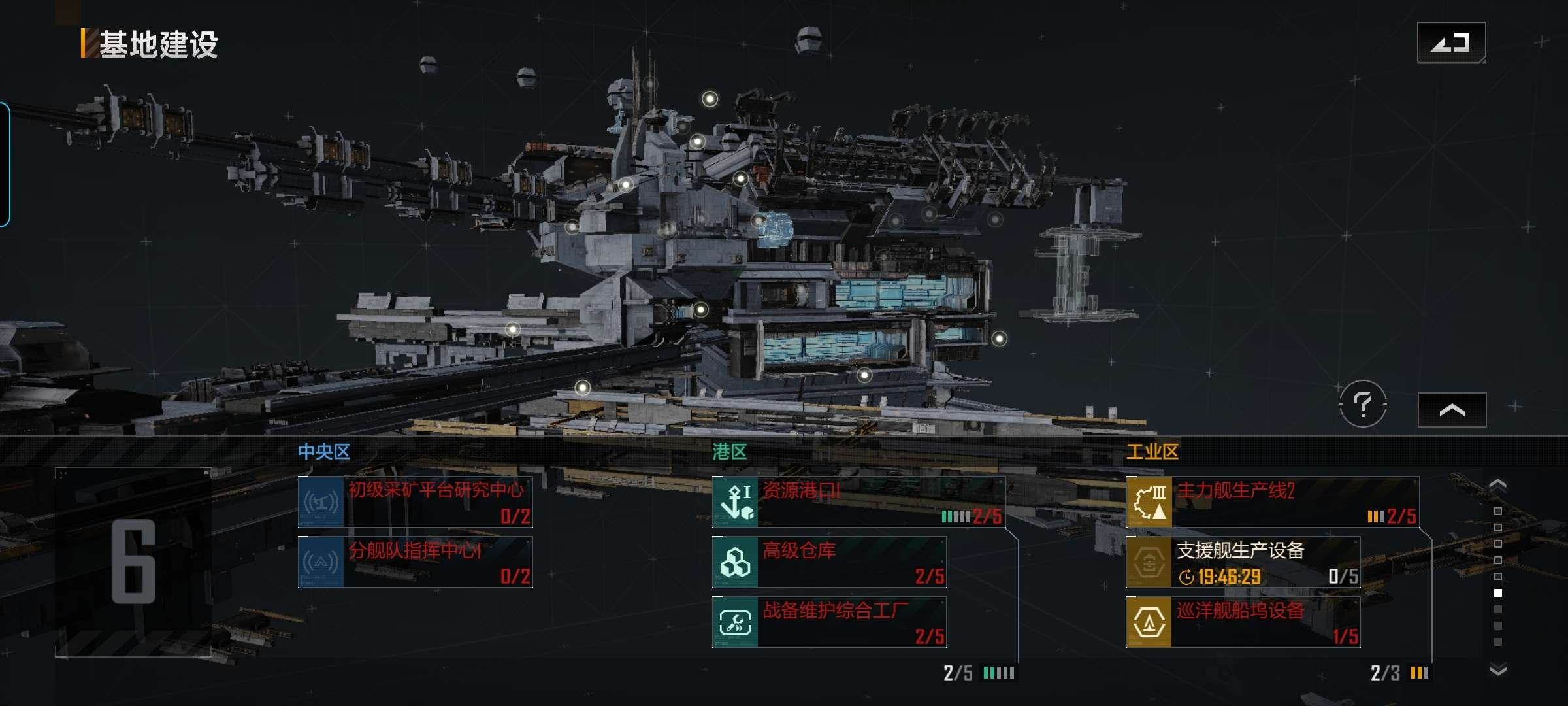The image size is (1568, 706).
Task: Choose the 高级仓库 warehouse entry
Action: coord(829,562)
